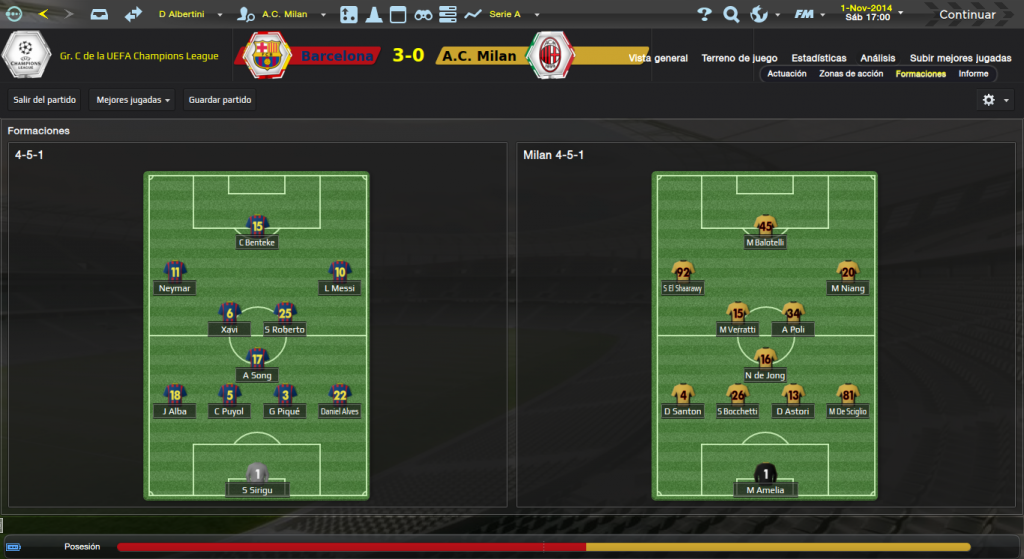
Task: Select Subir mejores jugadas
Action: click(x=960, y=58)
